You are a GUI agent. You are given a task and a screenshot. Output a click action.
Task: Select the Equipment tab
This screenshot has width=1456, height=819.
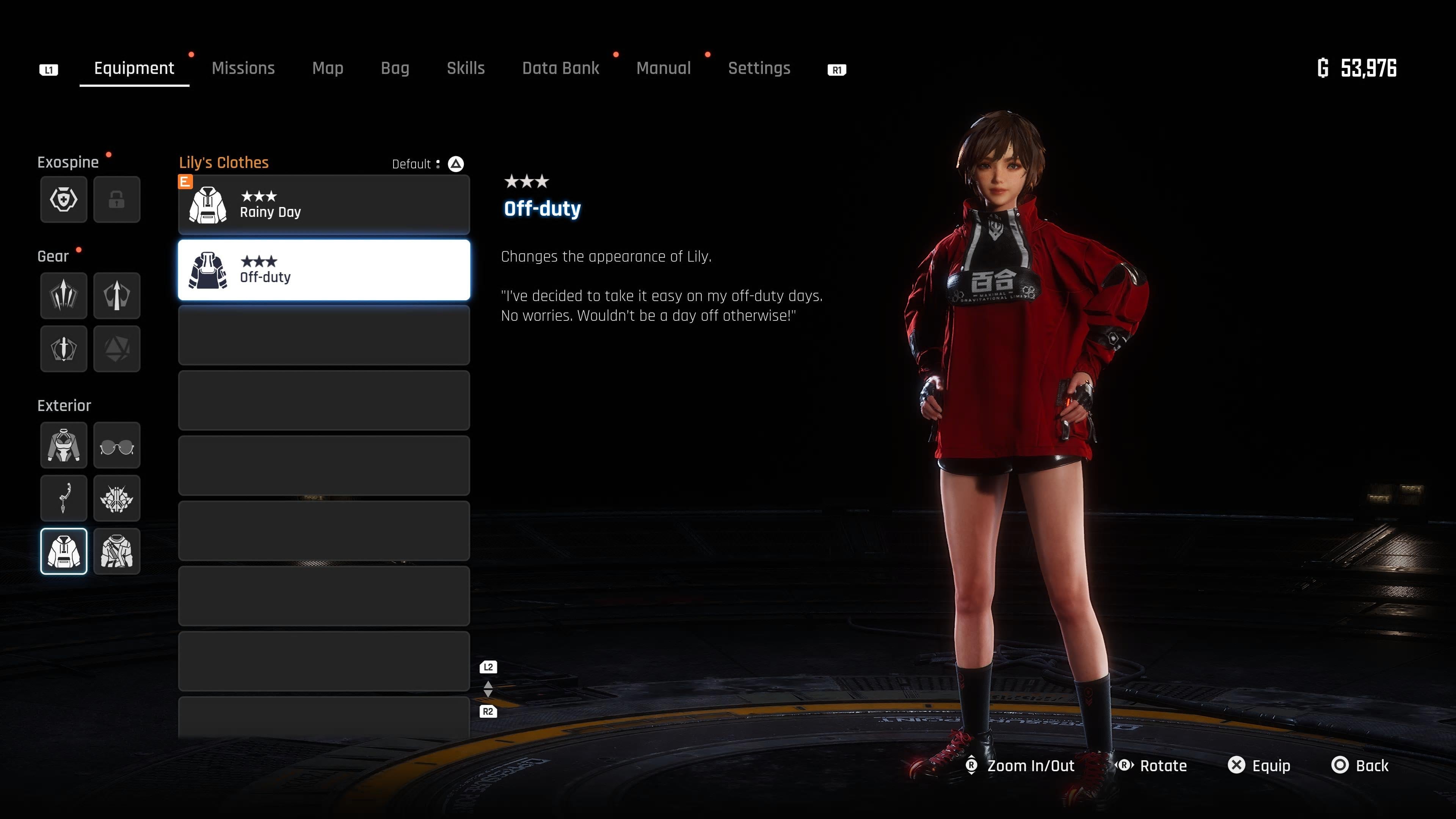(x=134, y=68)
